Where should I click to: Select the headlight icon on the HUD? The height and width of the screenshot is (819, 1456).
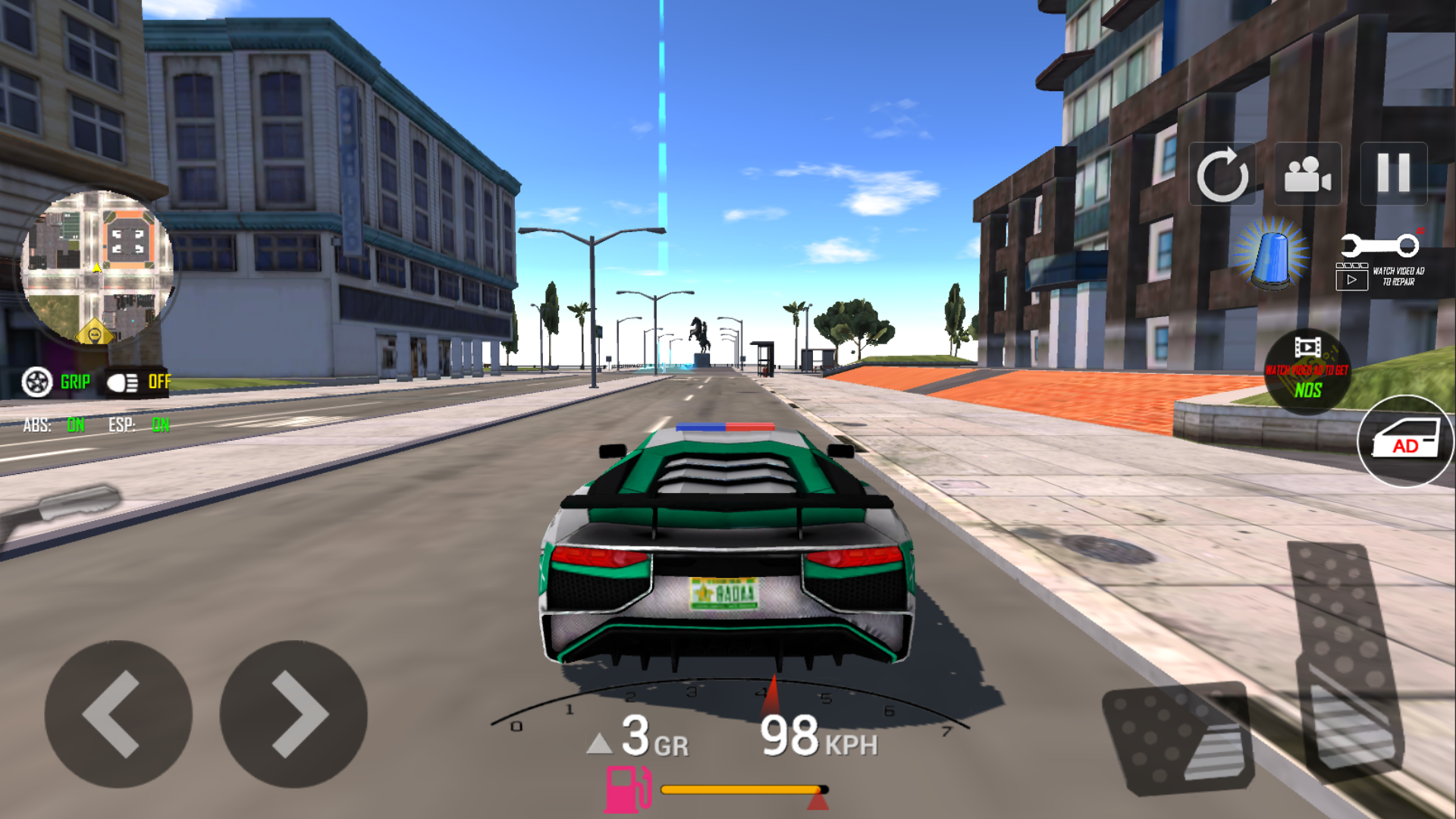point(121,381)
